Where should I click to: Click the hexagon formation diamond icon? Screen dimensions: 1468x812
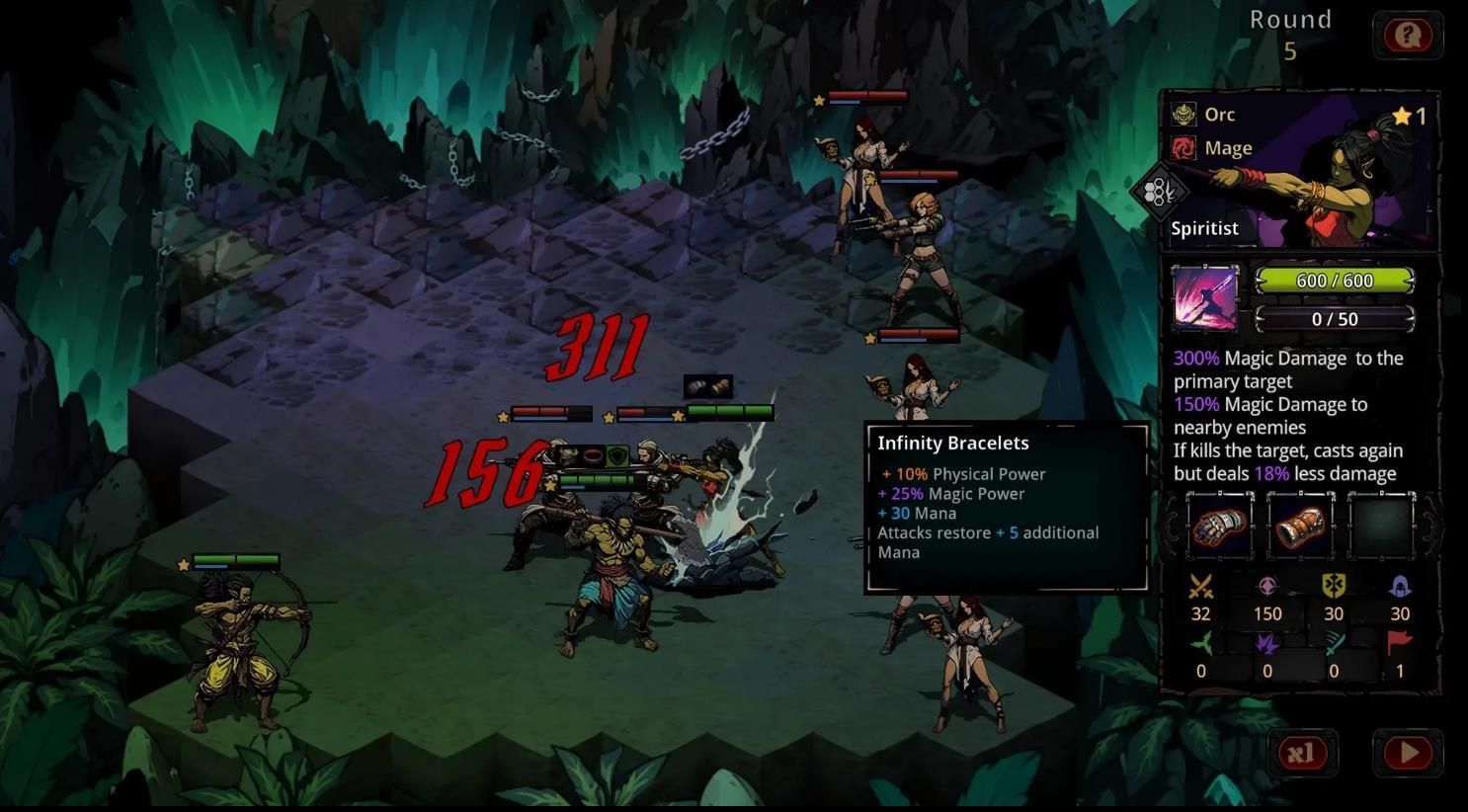(1158, 192)
